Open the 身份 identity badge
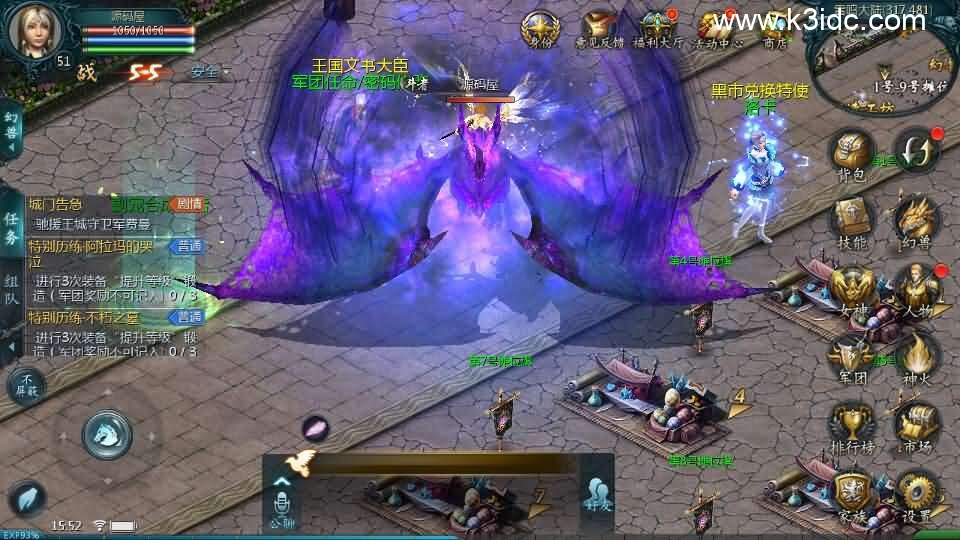960x540 pixels. [x=540, y=28]
